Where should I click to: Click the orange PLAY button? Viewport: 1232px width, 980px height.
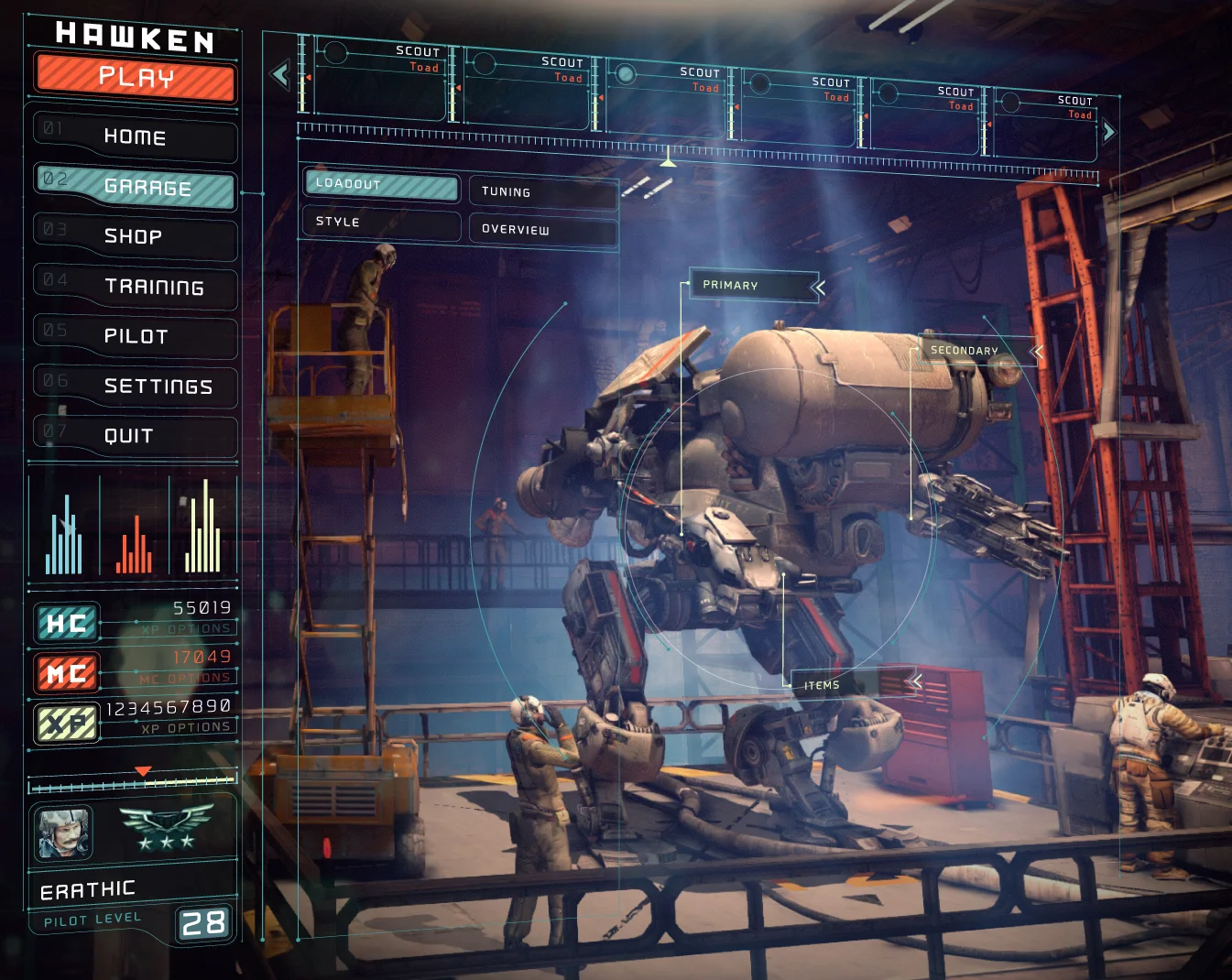coord(136,78)
